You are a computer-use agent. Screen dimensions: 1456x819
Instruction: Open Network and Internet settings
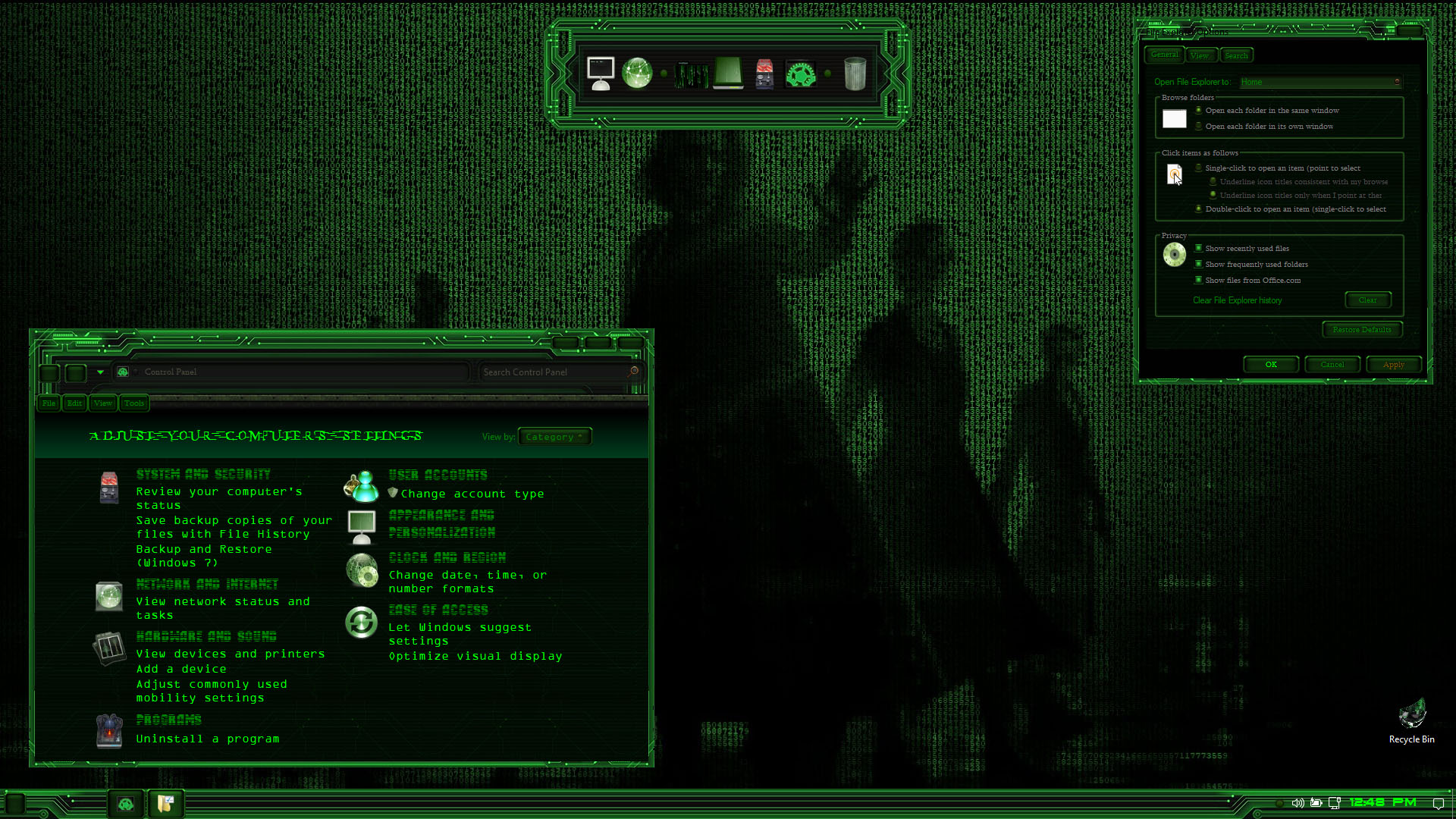[x=207, y=585]
